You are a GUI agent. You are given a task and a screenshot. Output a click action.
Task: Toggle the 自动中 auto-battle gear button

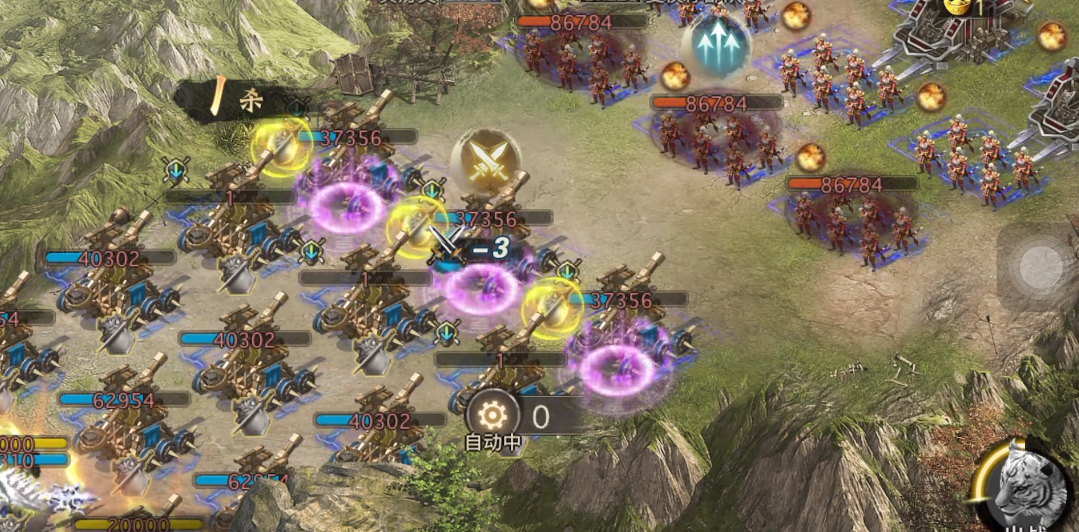[492, 415]
